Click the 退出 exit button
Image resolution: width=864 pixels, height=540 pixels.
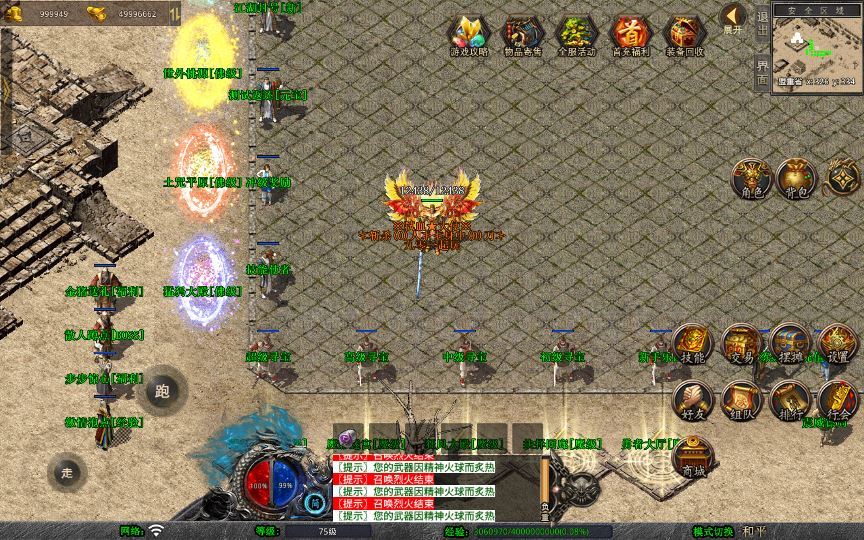pos(762,27)
